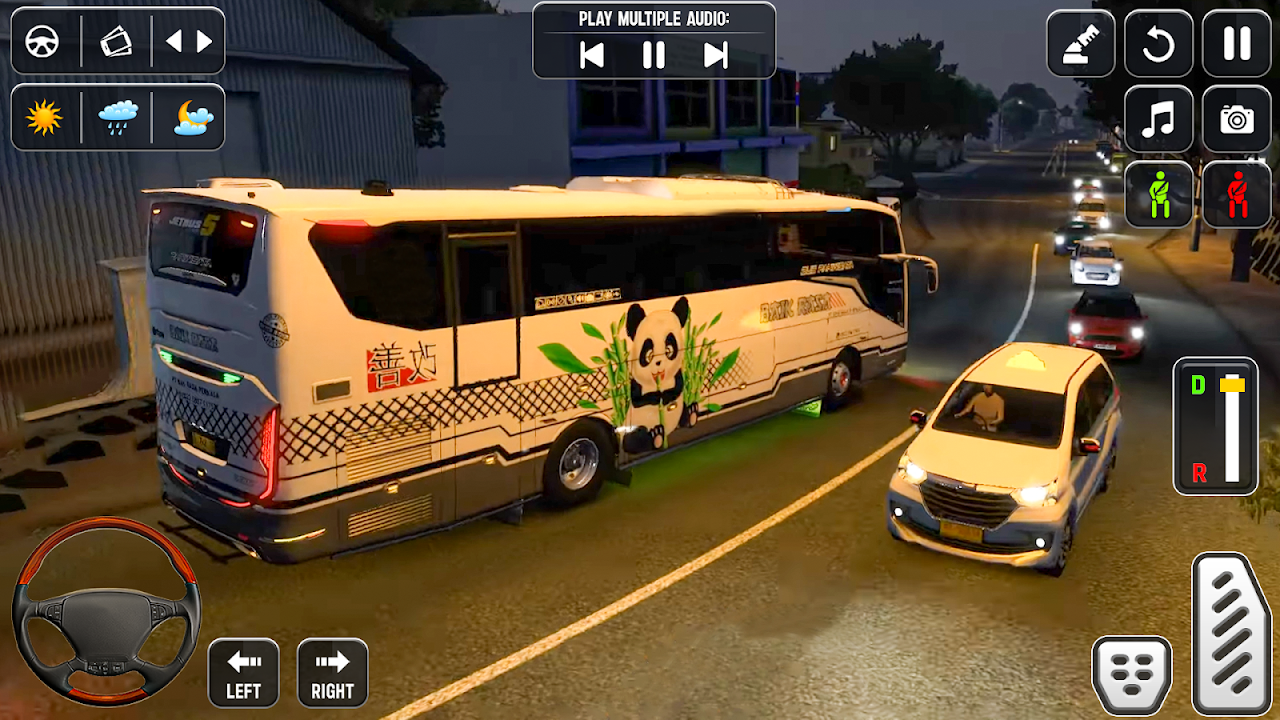The width and height of the screenshot is (1280, 720).
Task: Change to night moon weather
Action: [x=192, y=117]
